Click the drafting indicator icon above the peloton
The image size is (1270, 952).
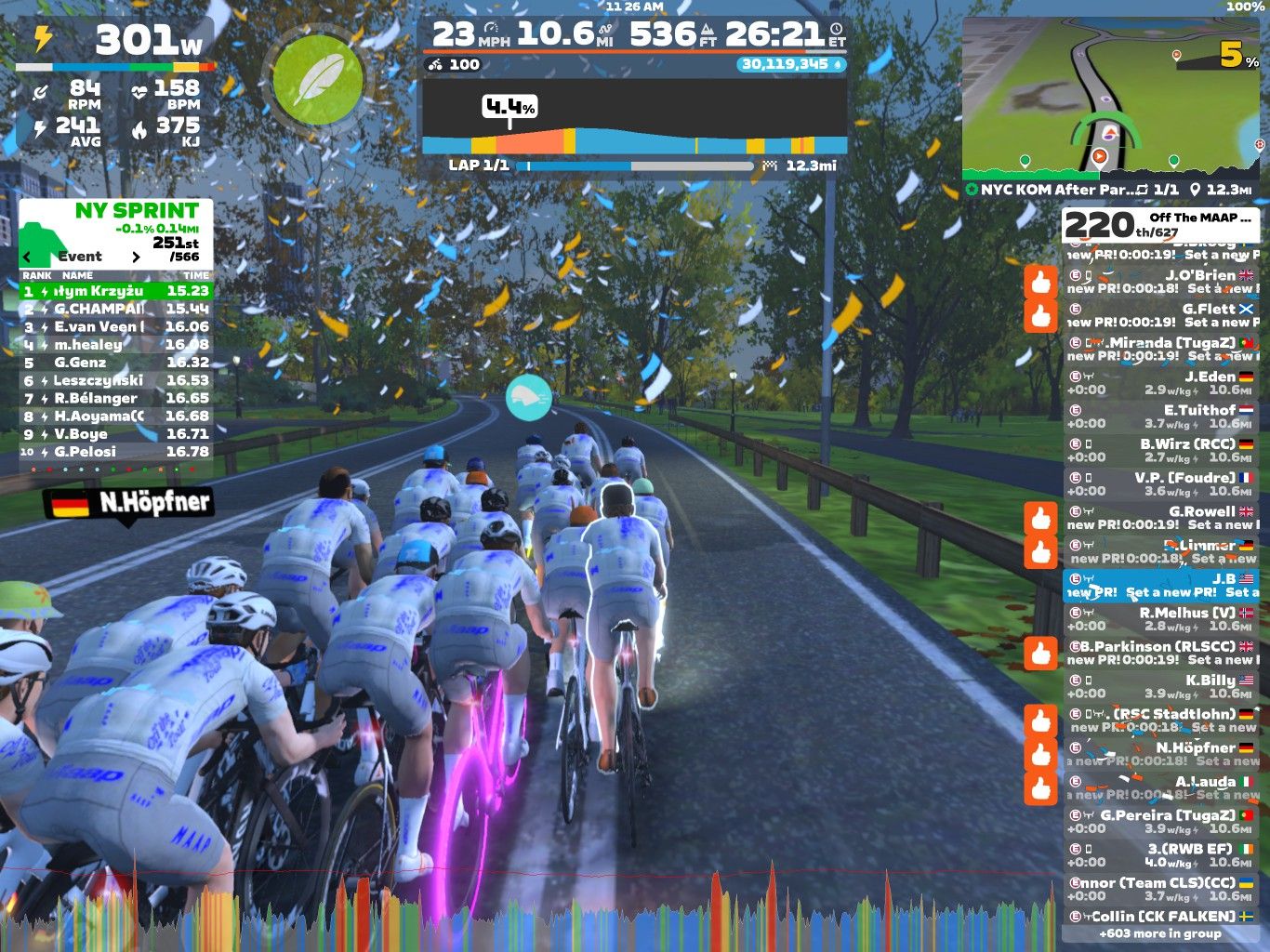pos(529,395)
